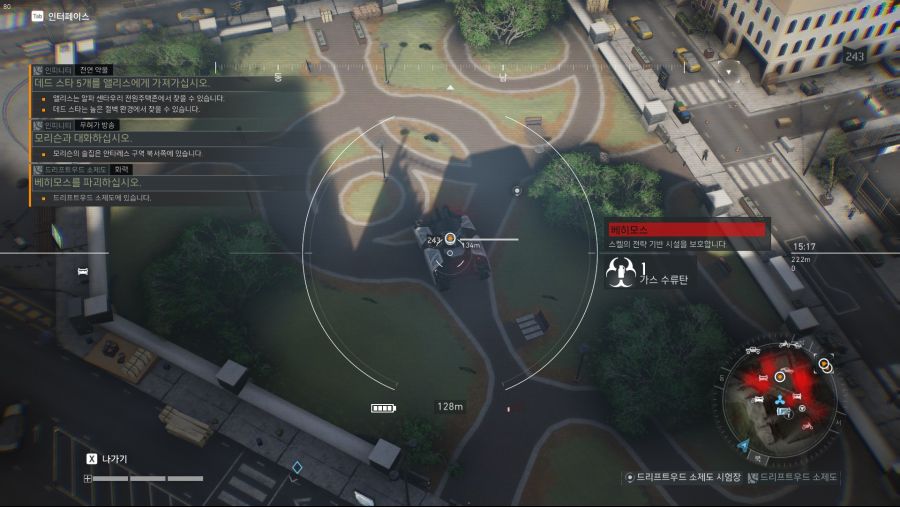This screenshot has height=507, width=900.
Task: Click the orange target marker on the Behemoth
Action: (450, 238)
